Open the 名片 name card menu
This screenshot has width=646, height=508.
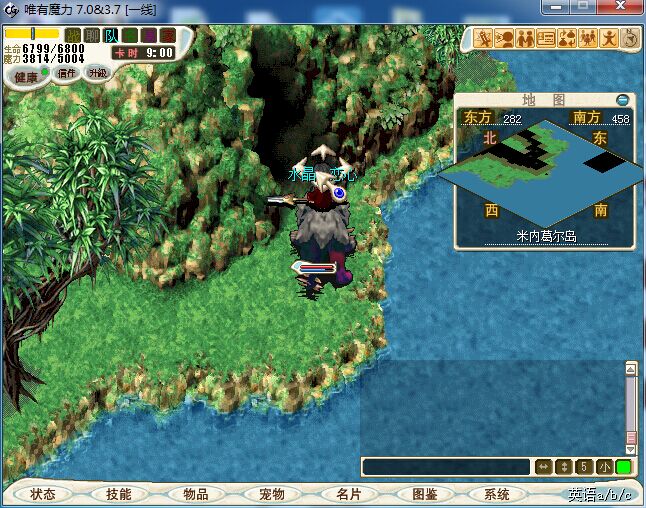click(x=347, y=494)
